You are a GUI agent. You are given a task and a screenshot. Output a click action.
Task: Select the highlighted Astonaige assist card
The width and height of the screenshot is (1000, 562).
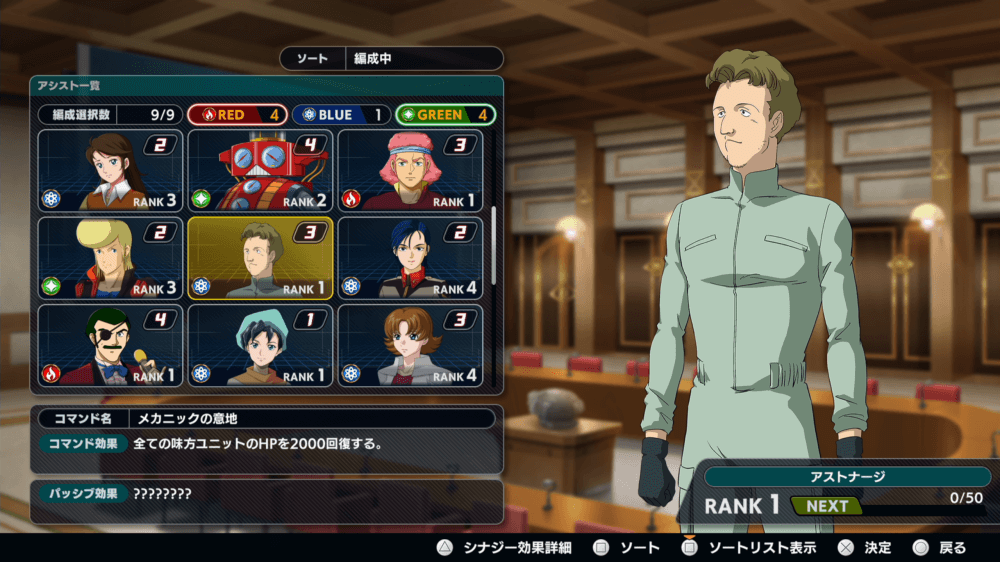[x=261, y=258]
